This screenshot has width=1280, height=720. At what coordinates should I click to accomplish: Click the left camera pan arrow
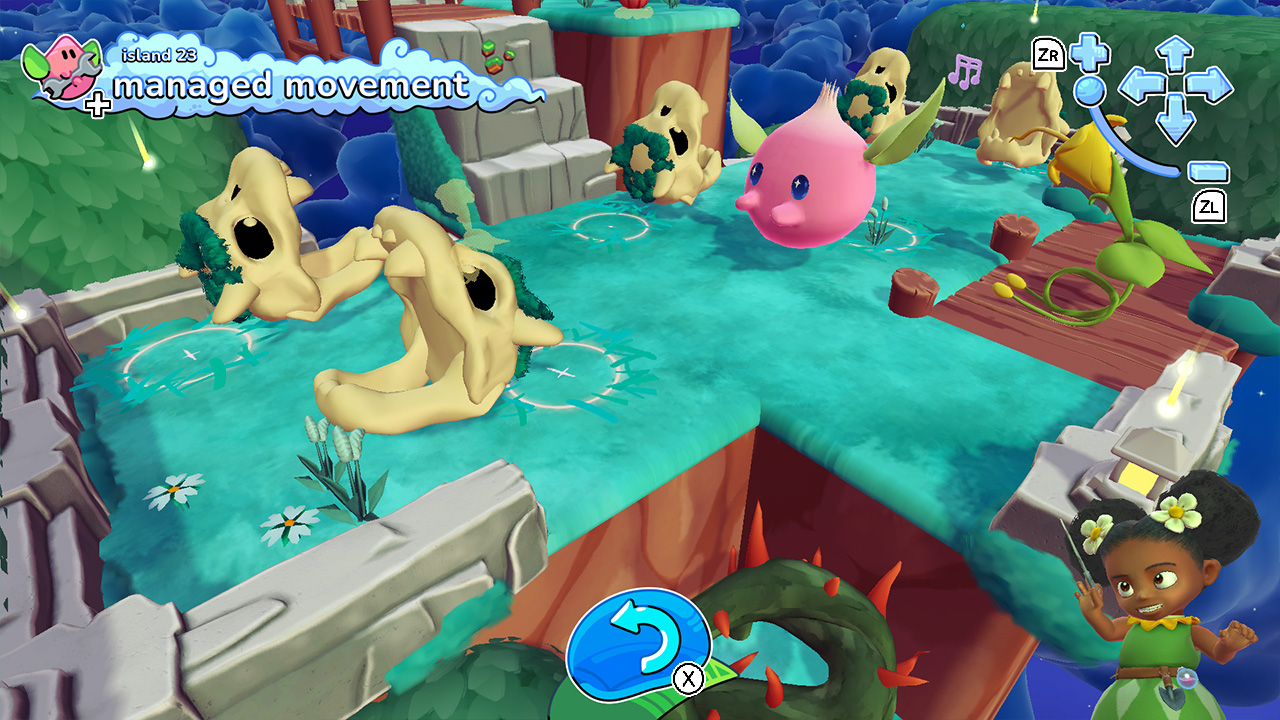pos(1141,86)
